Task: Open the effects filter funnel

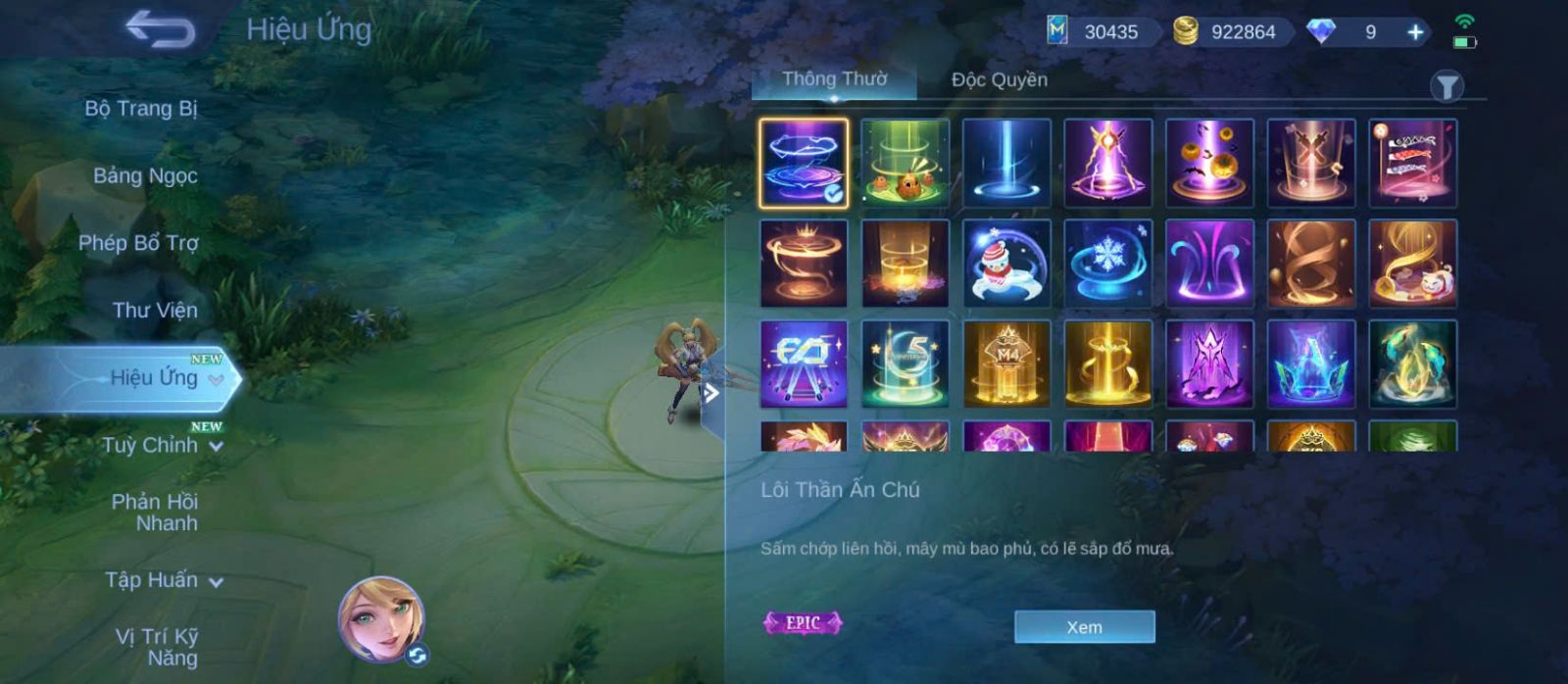Action: [x=1446, y=87]
